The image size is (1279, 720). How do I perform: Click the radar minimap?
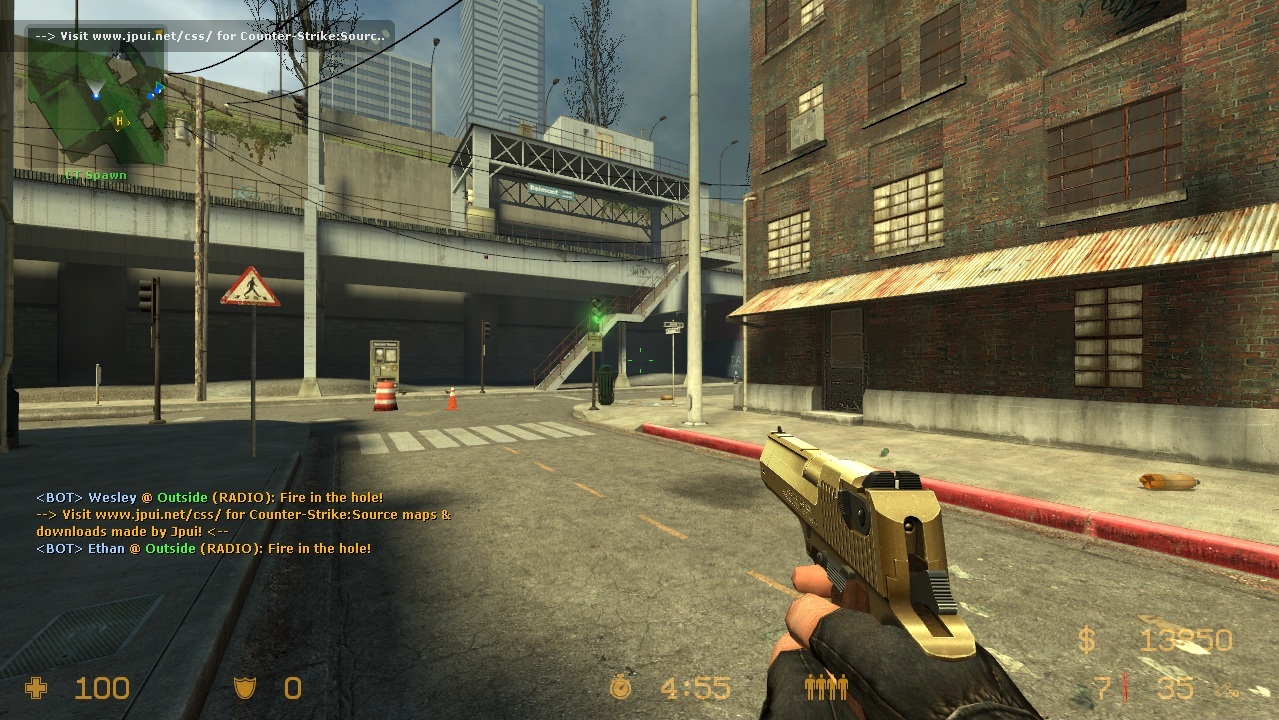pos(96,108)
